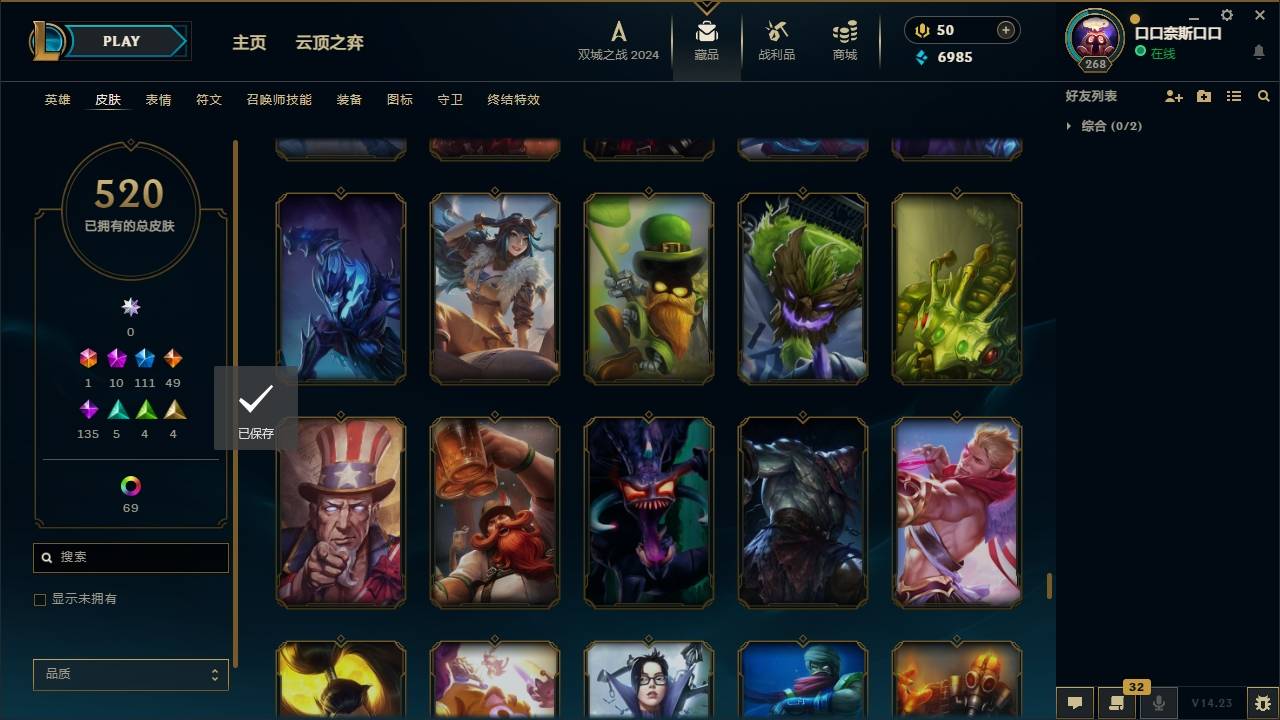The width and height of the screenshot is (1280, 720).
Task: Open the chat icon in bottom bar
Action: [1075, 703]
